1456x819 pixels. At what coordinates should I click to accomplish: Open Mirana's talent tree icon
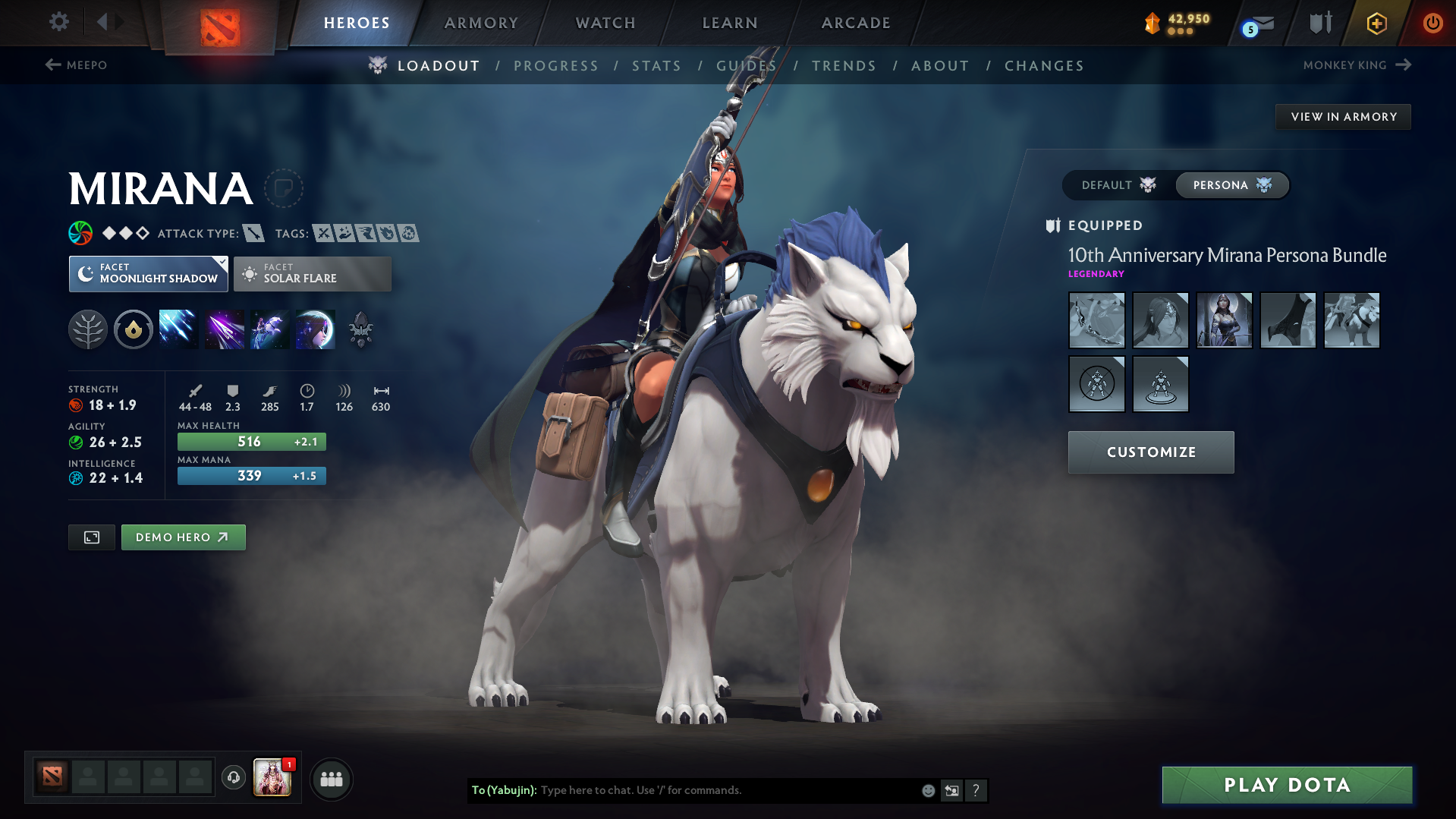pos(88,329)
